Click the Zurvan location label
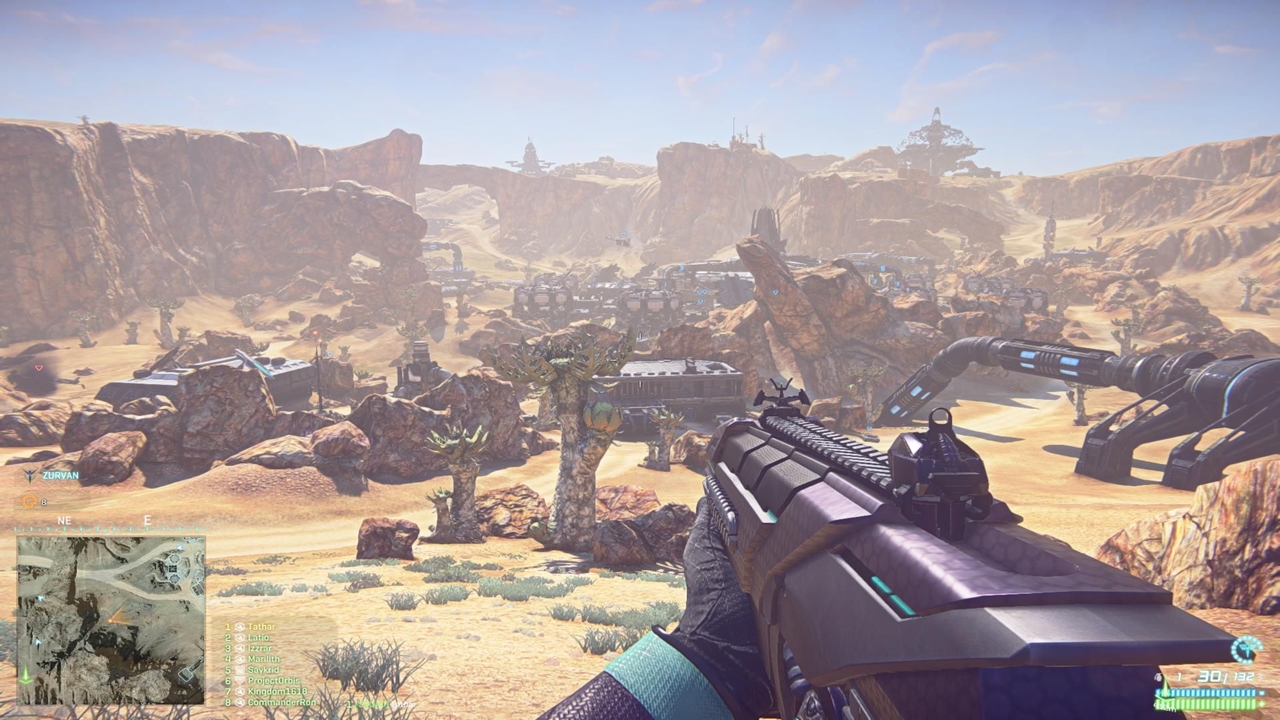This screenshot has height=720, width=1280. point(60,476)
